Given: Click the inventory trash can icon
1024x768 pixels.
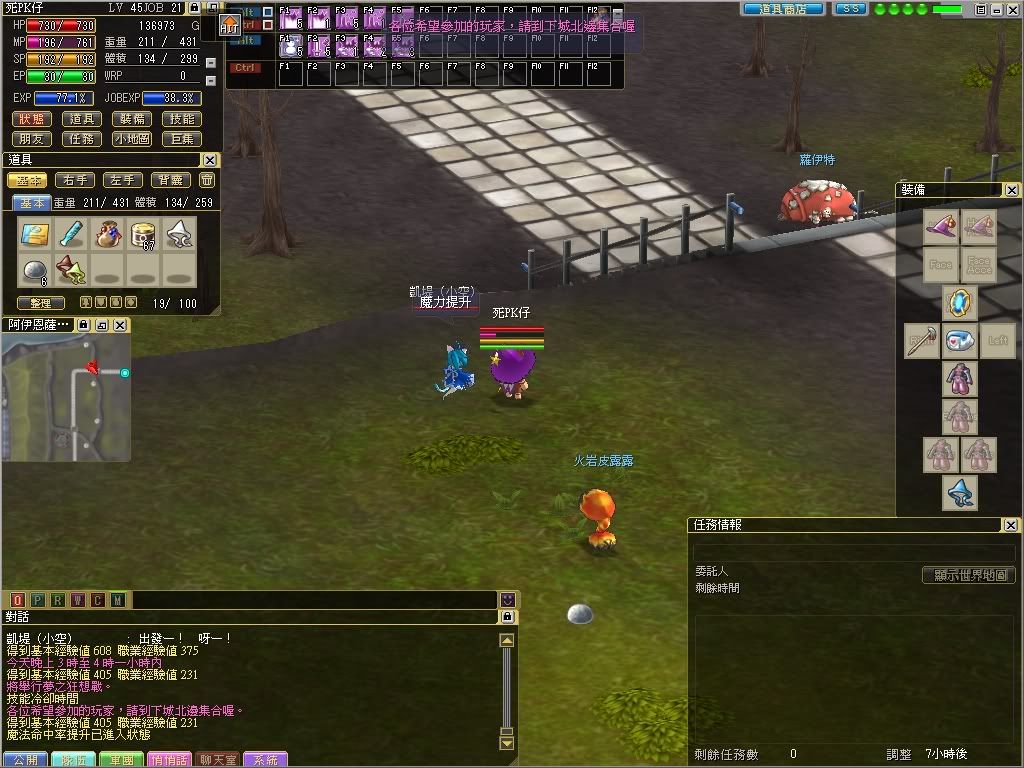Looking at the screenshot, I should coord(207,180).
